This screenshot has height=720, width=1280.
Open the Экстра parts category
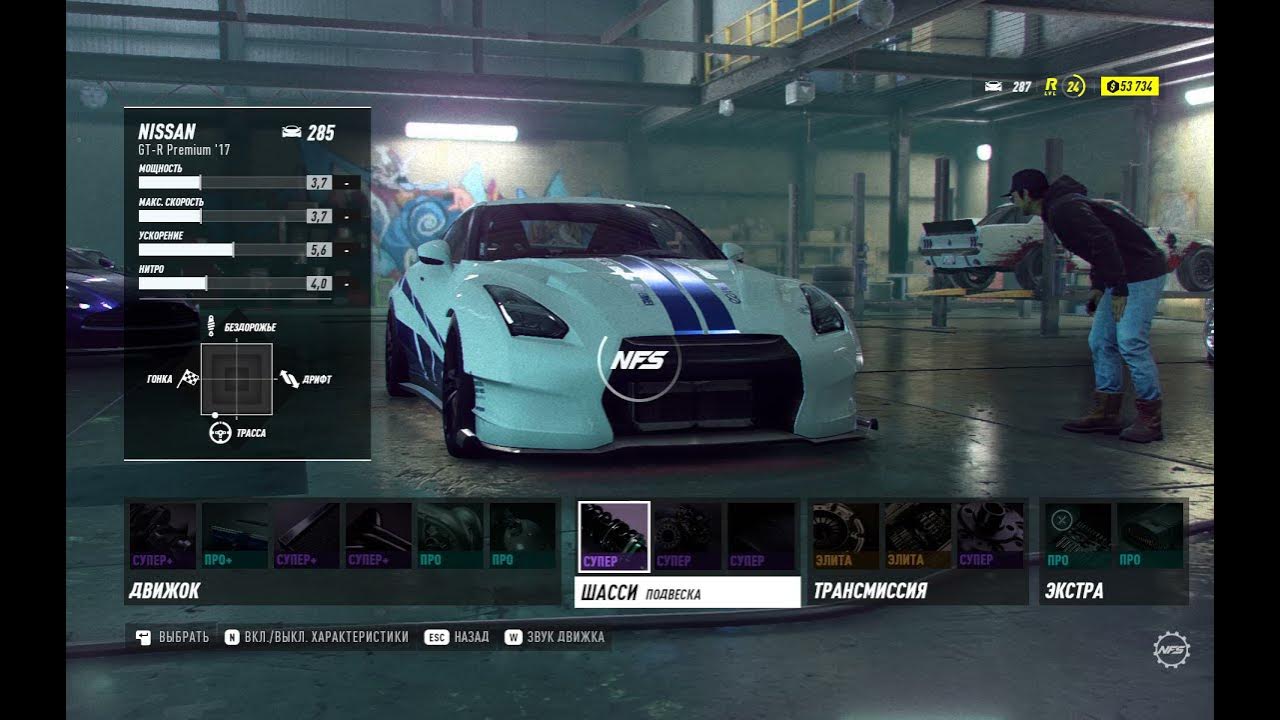coord(1074,591)
